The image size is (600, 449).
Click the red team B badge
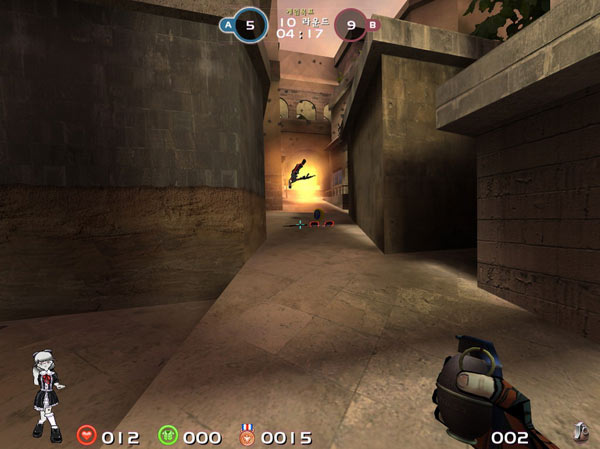tap(373, 24)
